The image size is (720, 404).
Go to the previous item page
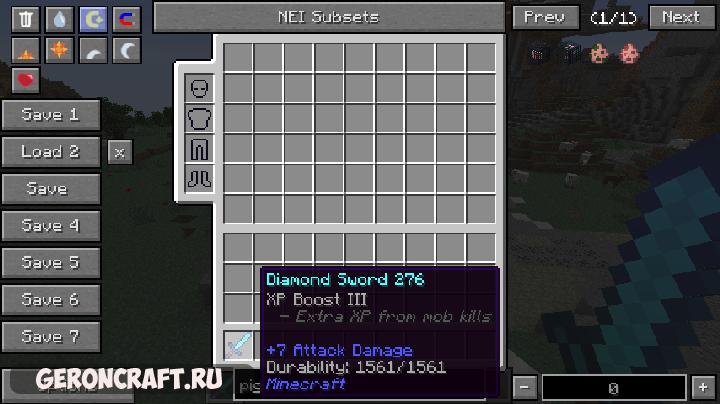click(544, 17)
